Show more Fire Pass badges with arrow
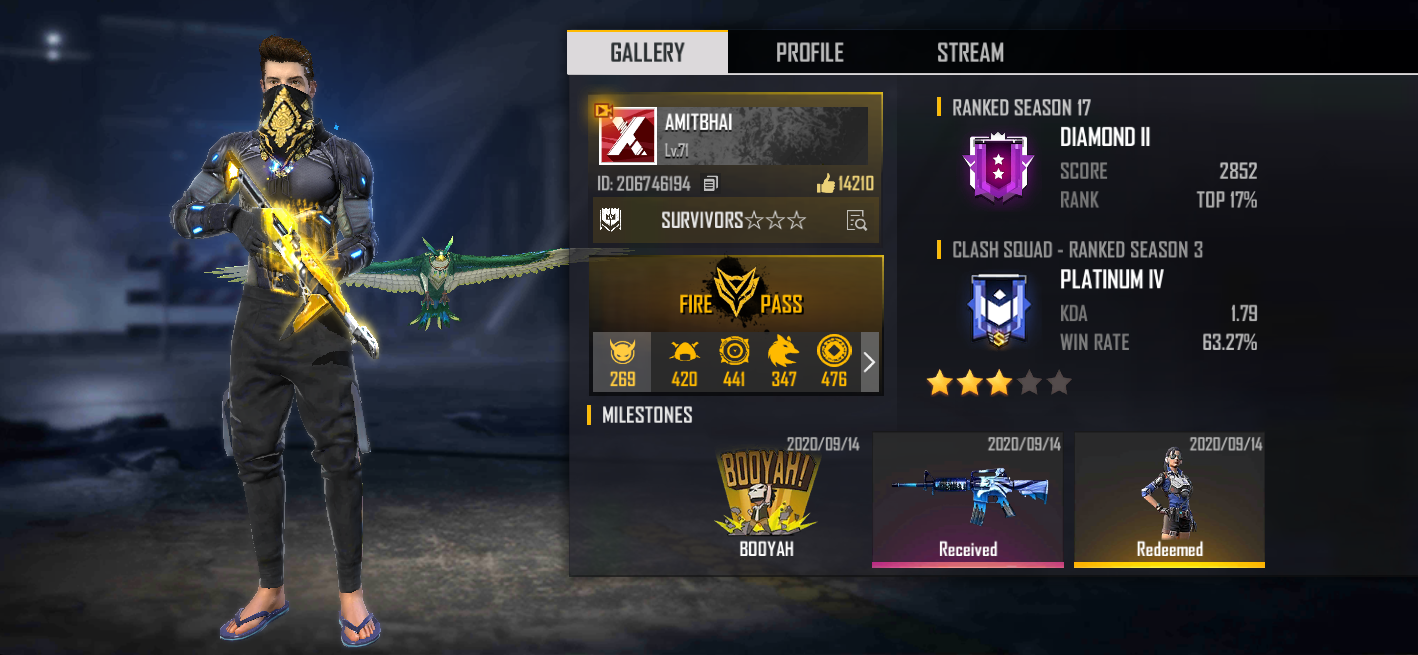1418x655 pixels. (869, 362)
